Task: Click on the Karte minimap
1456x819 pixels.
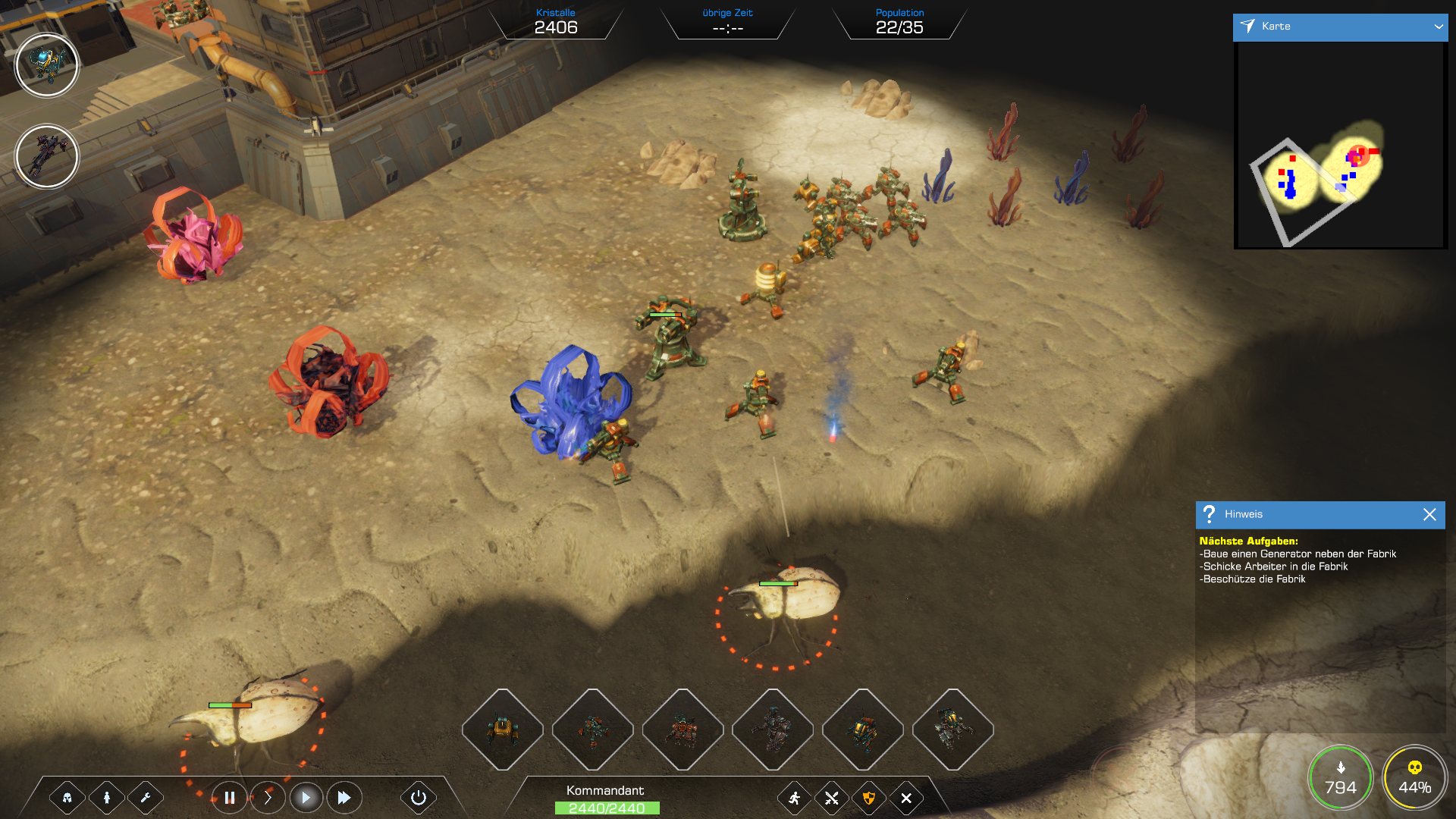Action: coord(1340,144)
